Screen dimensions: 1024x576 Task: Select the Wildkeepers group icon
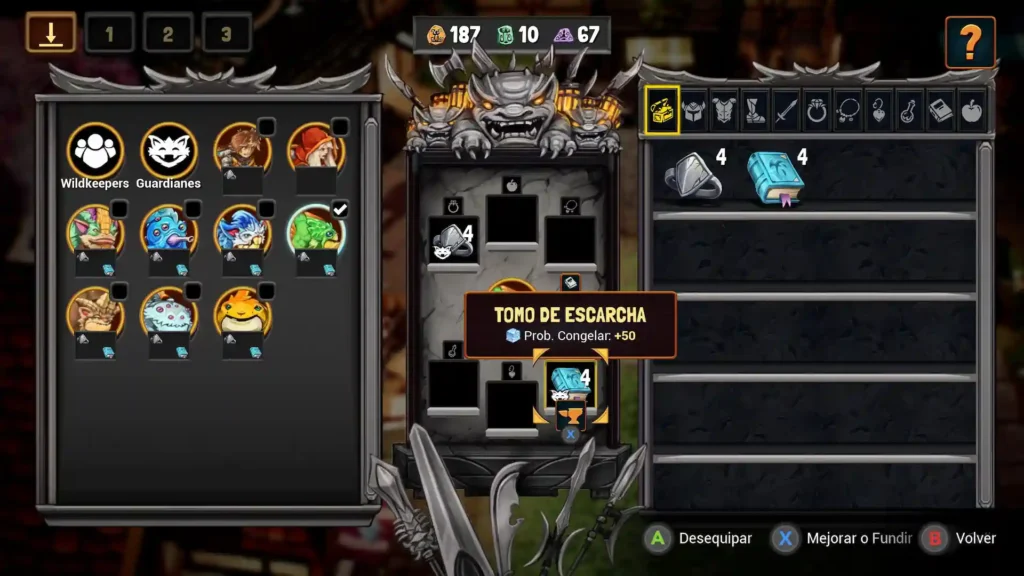pos(95,150)
